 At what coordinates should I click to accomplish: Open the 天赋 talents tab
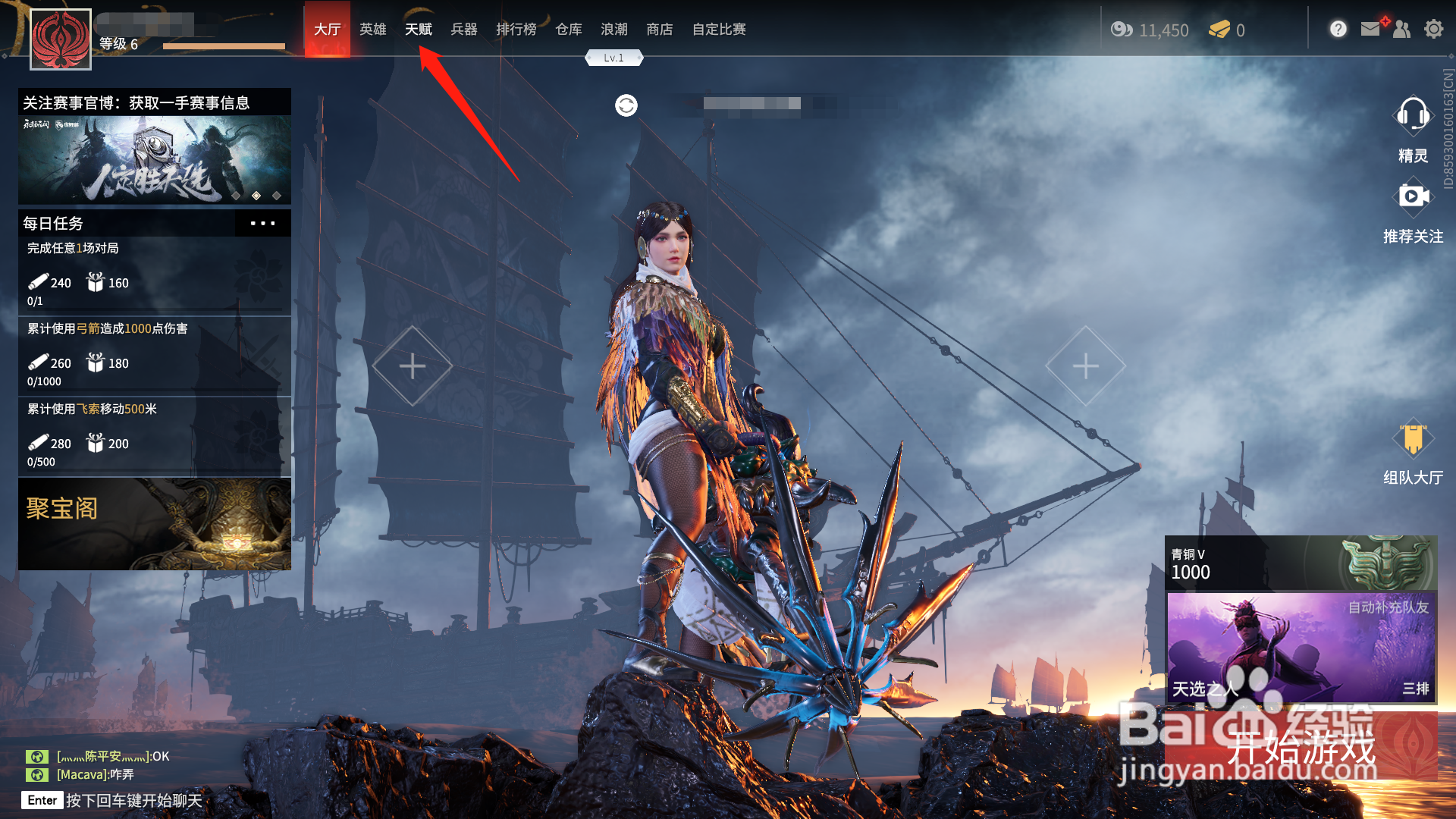tap(418, 30)
